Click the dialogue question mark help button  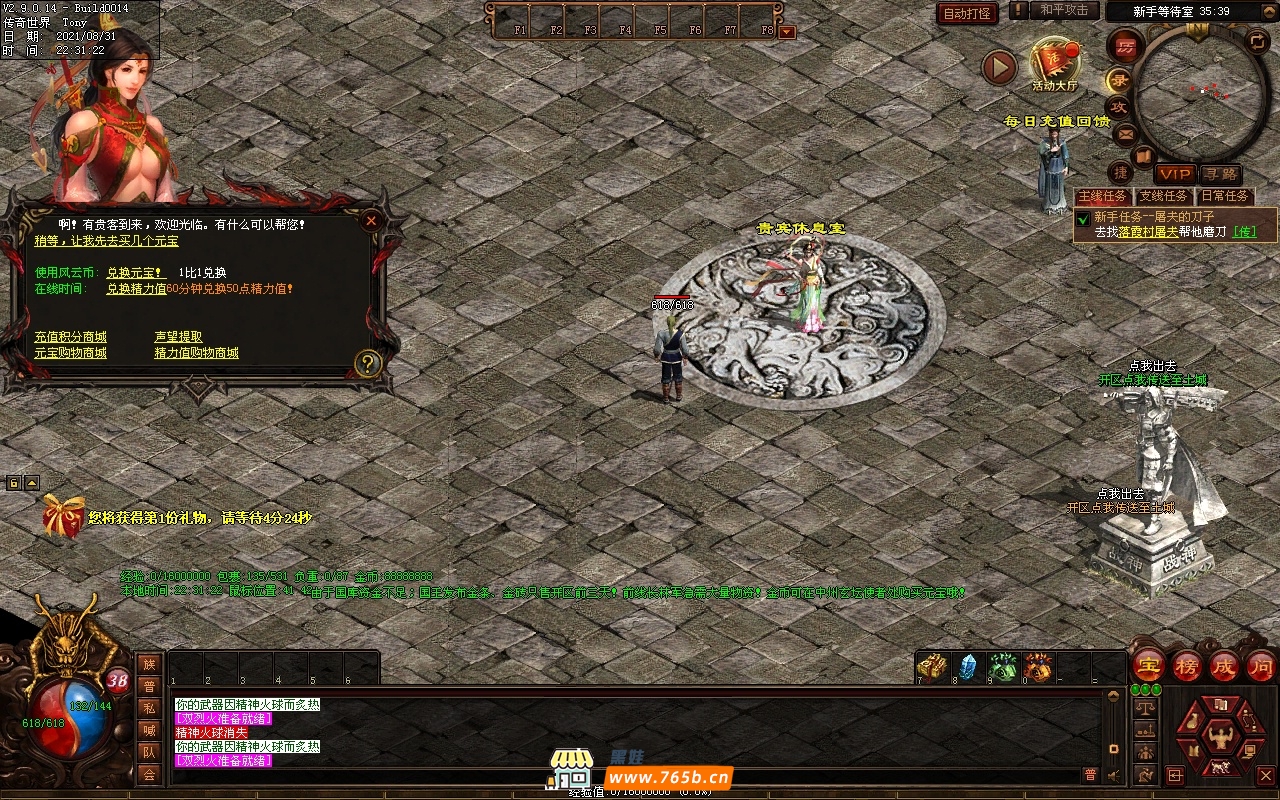click(x=368, y=363)
